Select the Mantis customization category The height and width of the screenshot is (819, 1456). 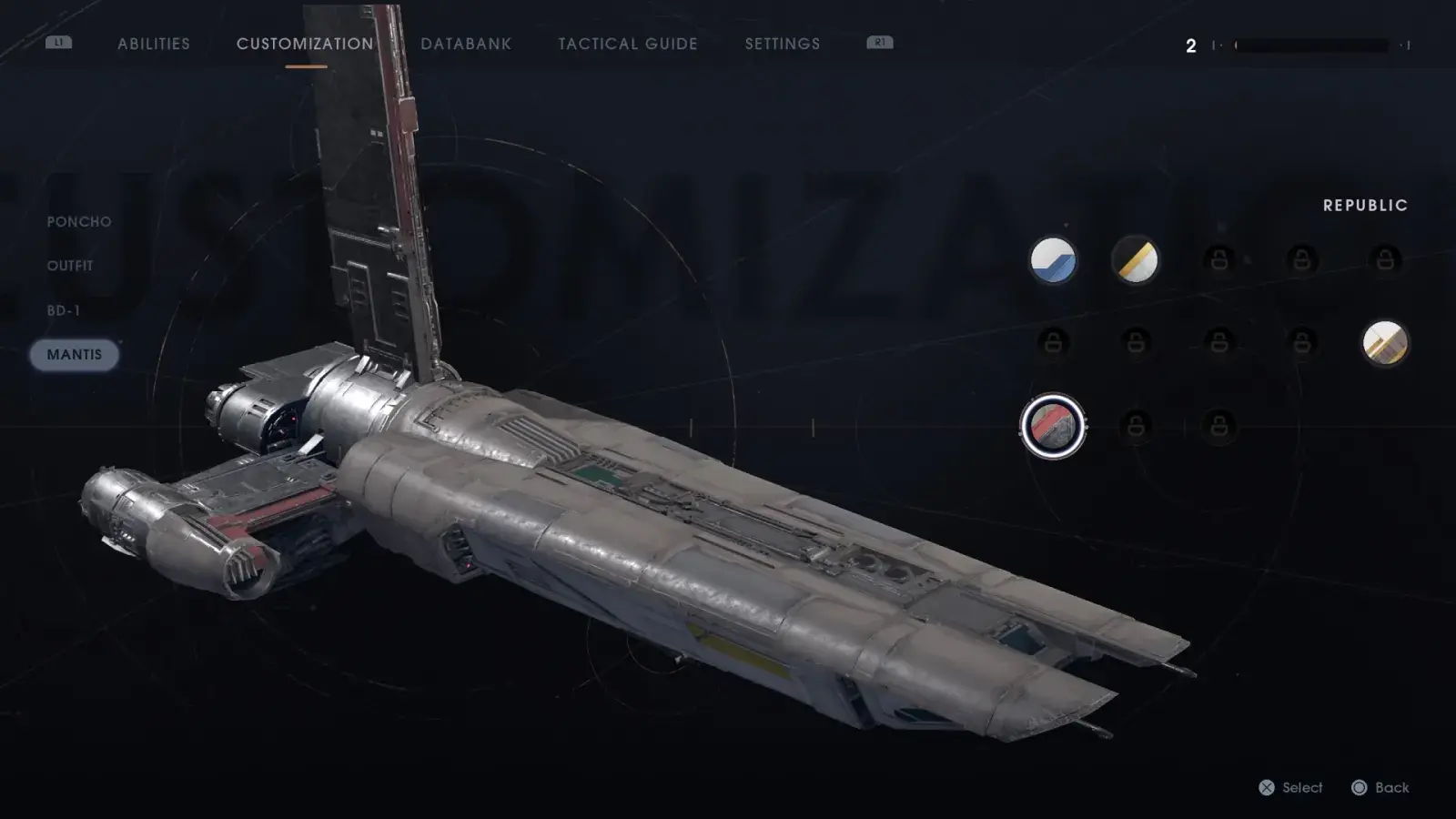(75, 355)
